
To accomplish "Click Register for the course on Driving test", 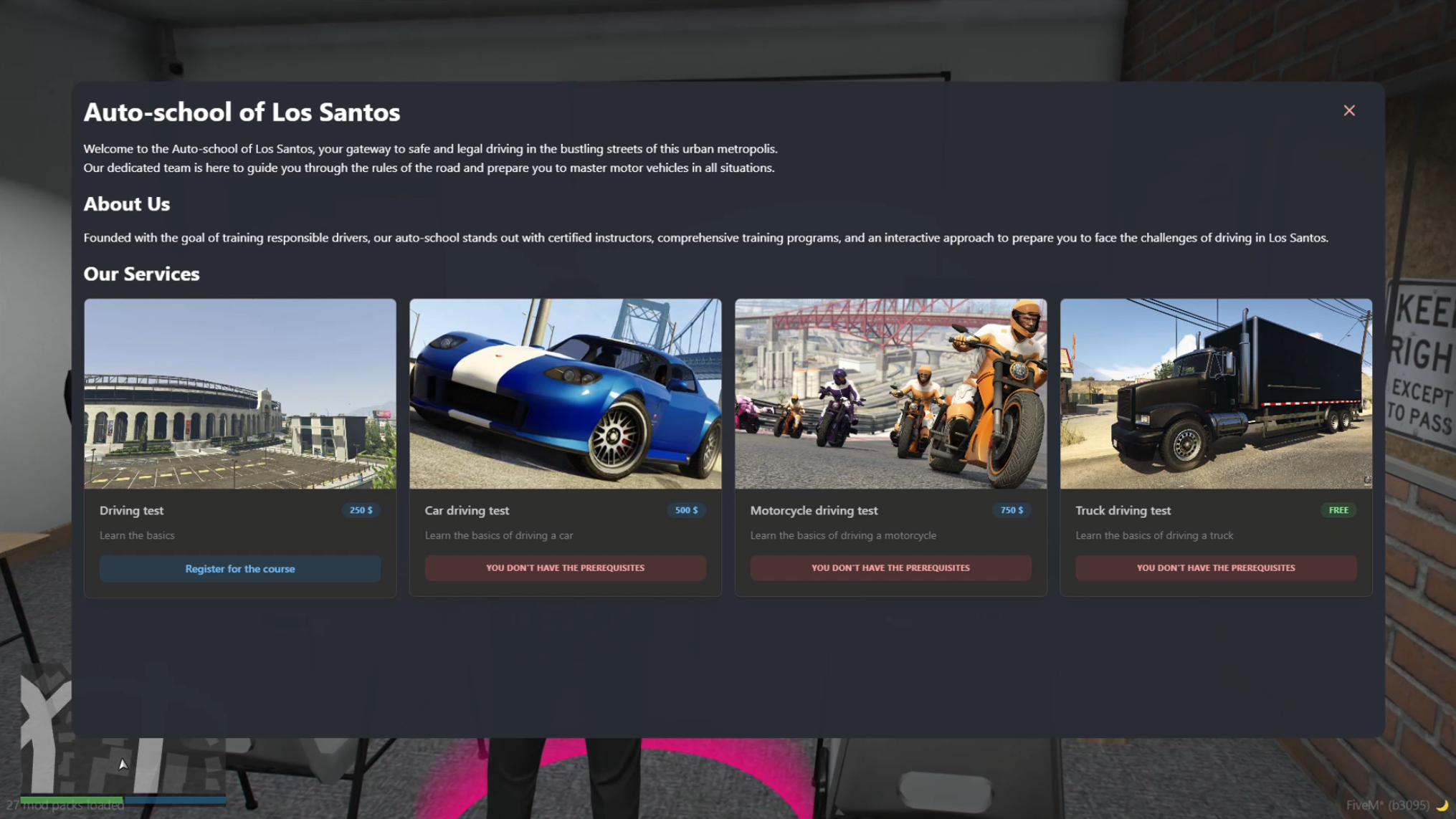I will (240, 568).
